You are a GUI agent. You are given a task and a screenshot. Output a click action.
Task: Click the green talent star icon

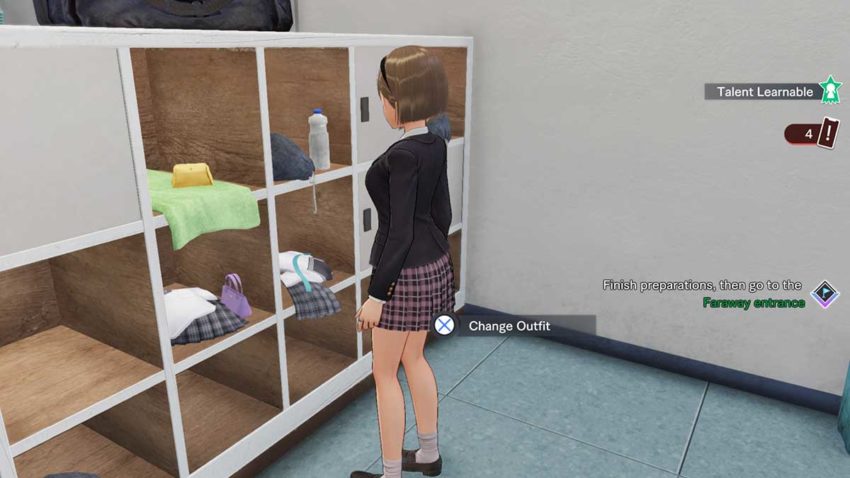pos(830,91)
